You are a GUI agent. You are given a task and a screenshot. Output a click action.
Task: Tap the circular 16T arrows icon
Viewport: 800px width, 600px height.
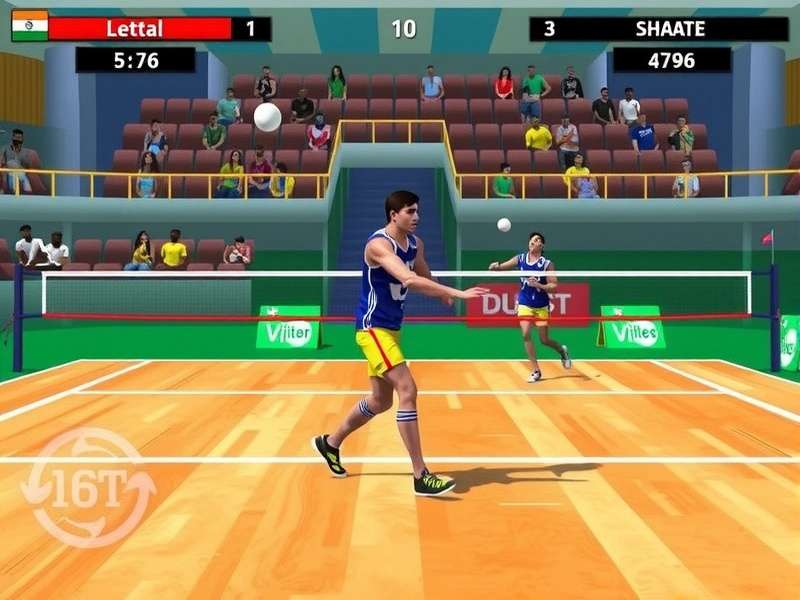click(88, 488)
